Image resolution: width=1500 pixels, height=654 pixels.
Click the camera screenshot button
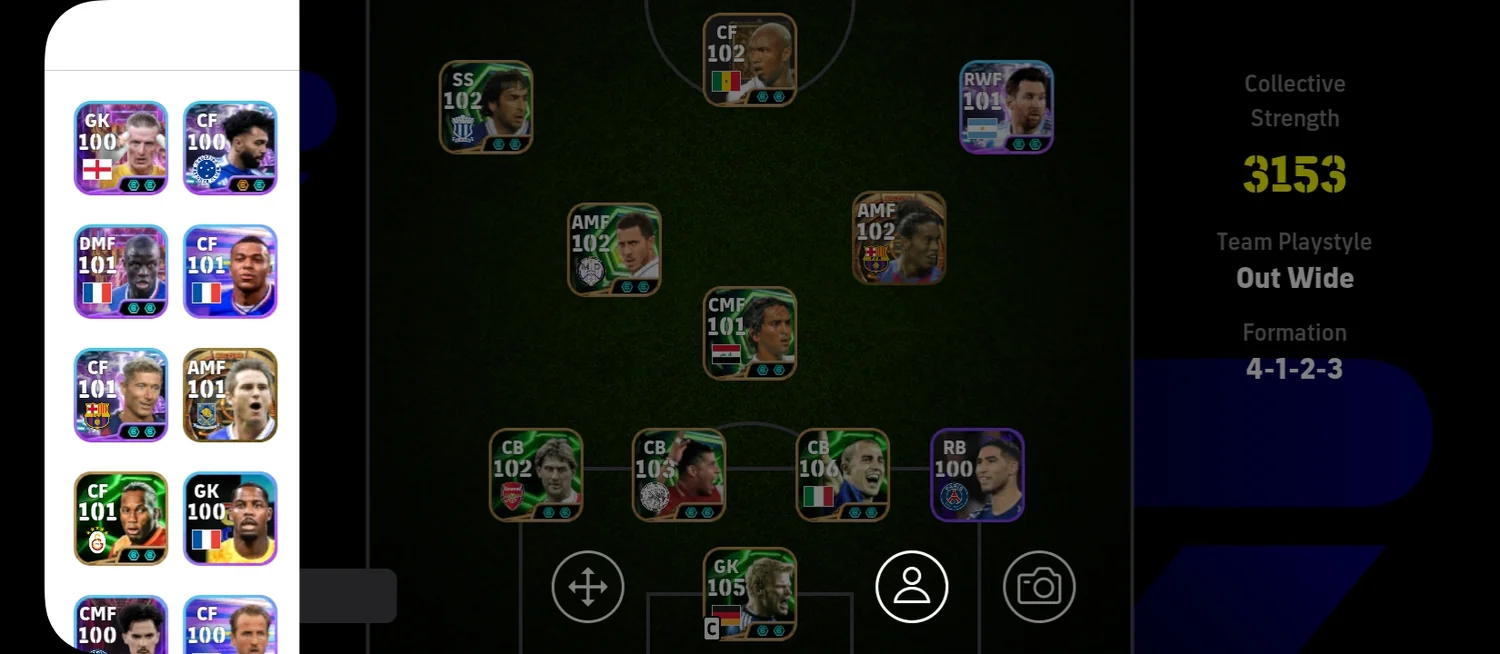tap(1039, 587)
